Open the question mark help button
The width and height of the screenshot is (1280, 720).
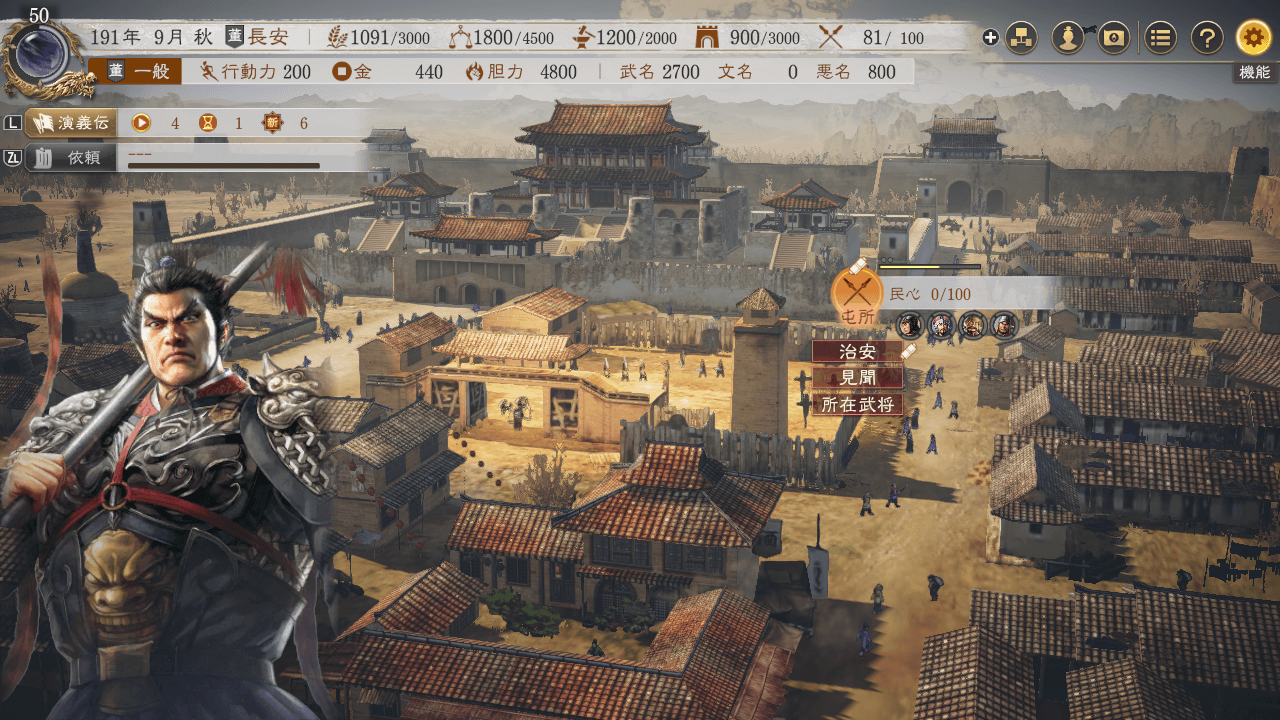point(1207,38)
